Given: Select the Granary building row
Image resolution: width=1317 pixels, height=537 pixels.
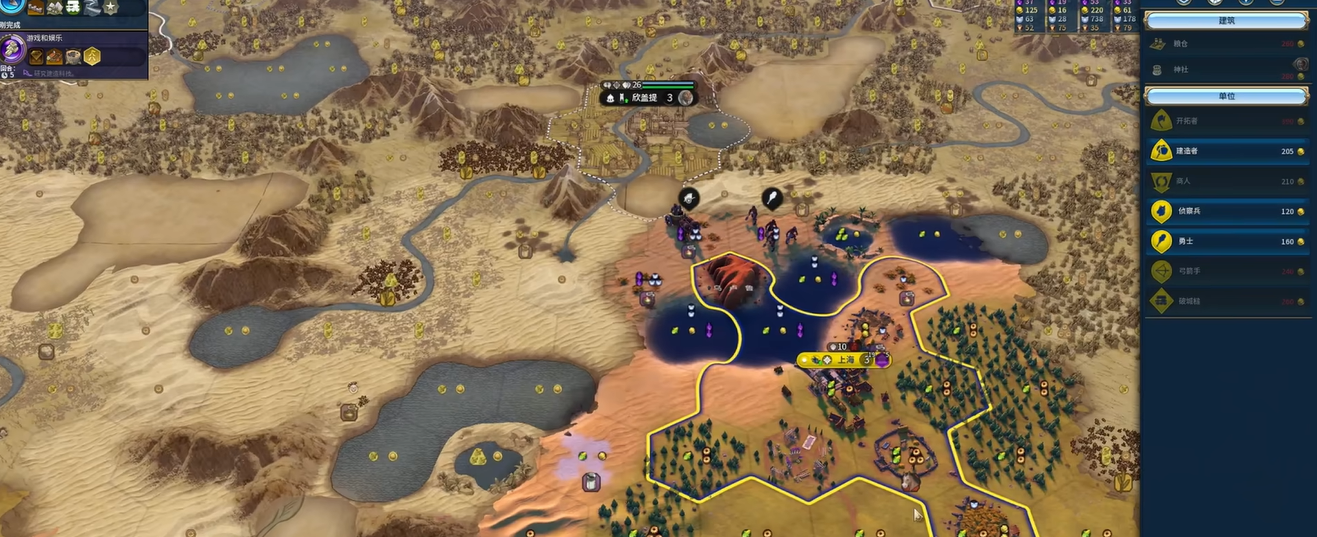Looking at the screenshot, I should point(1228,44).
